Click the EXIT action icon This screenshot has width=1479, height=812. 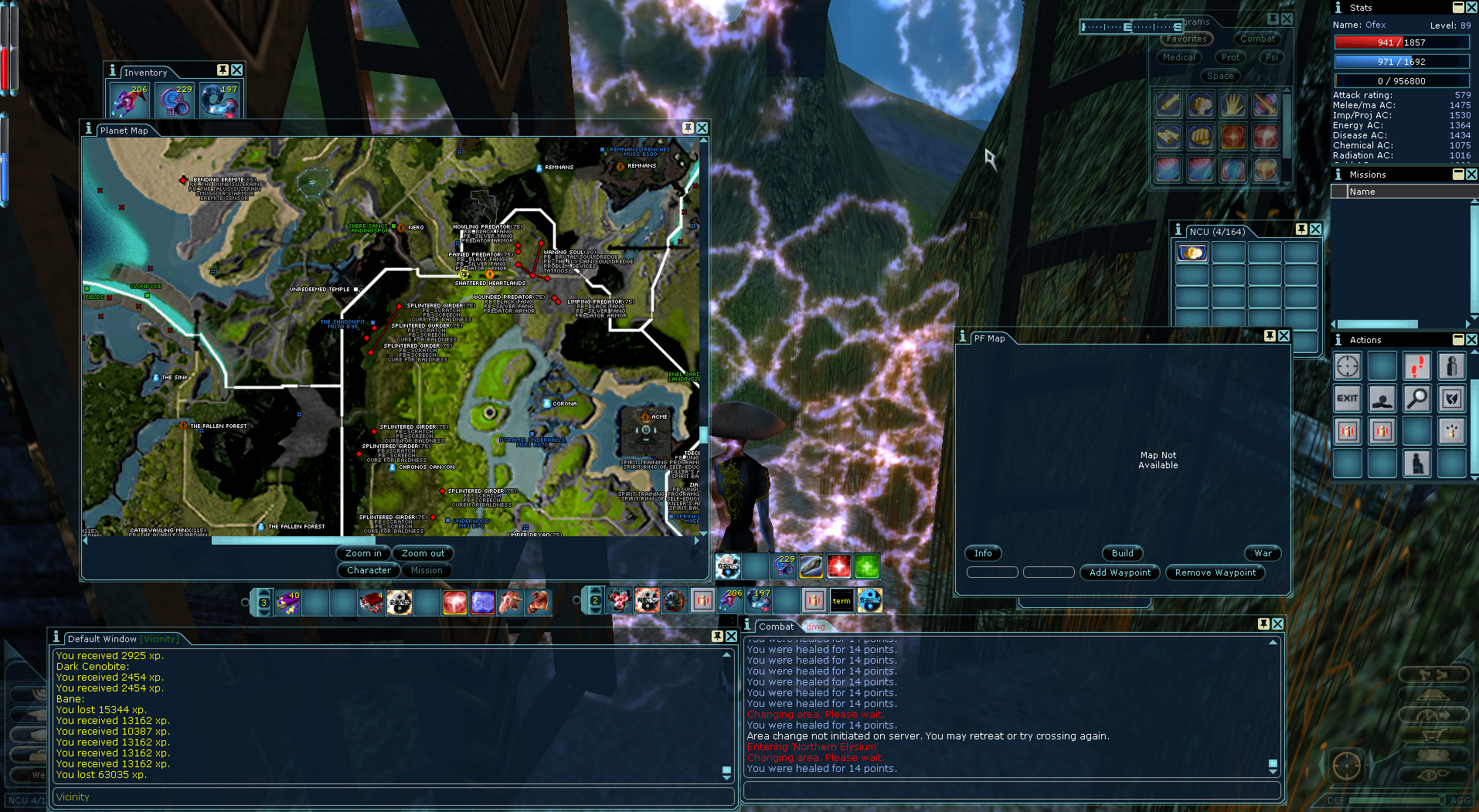tap(1347, 399)
